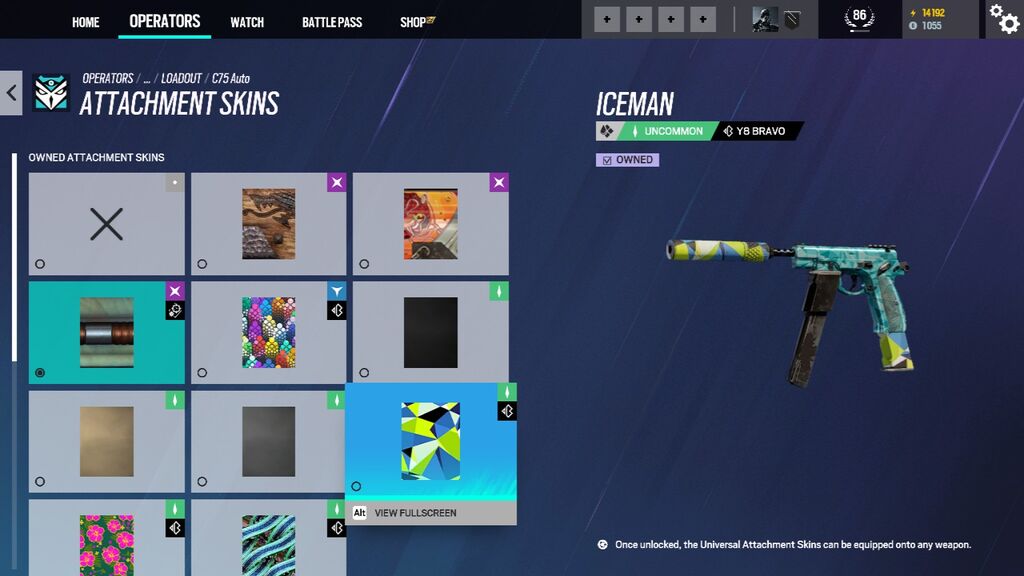Pick the tan beige attachment skin
This screenshot has height=576, width=1024.
click(x=106, y=441)
